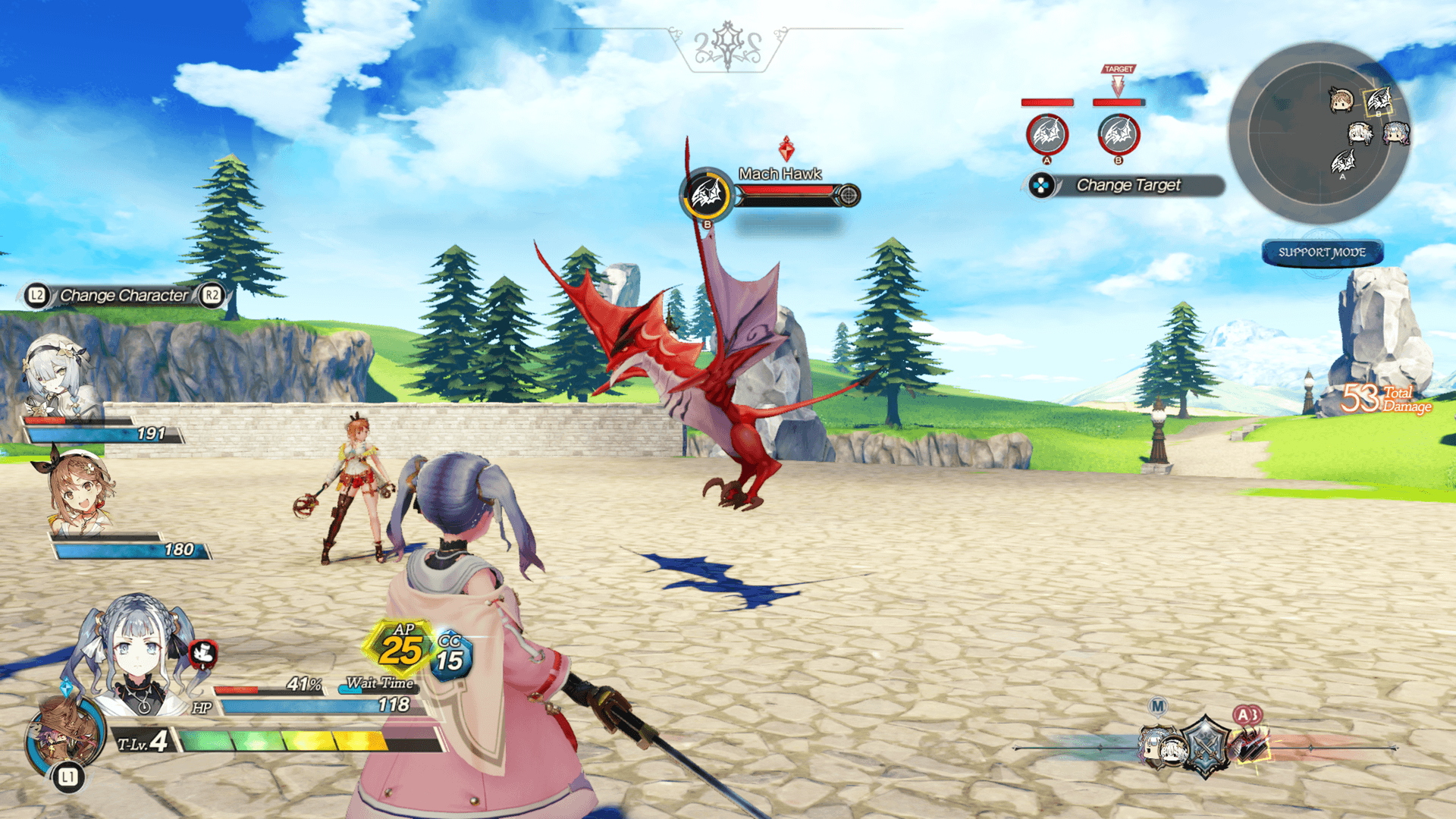Click the CC 15 blue gem

450,656
